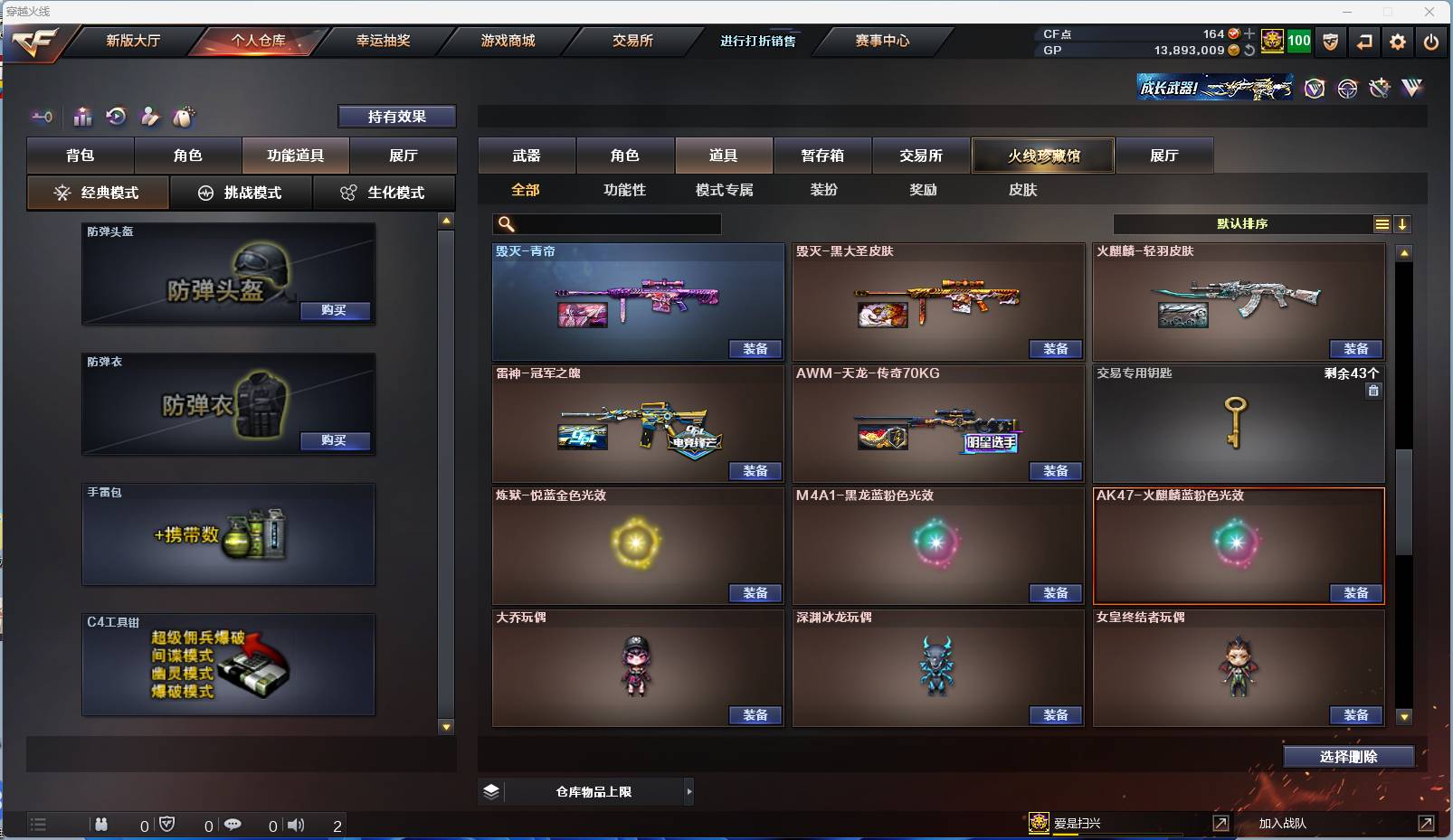Screen dimensions: 1453x840
Task: Switch to the 武器 tab
Action: 527,155
